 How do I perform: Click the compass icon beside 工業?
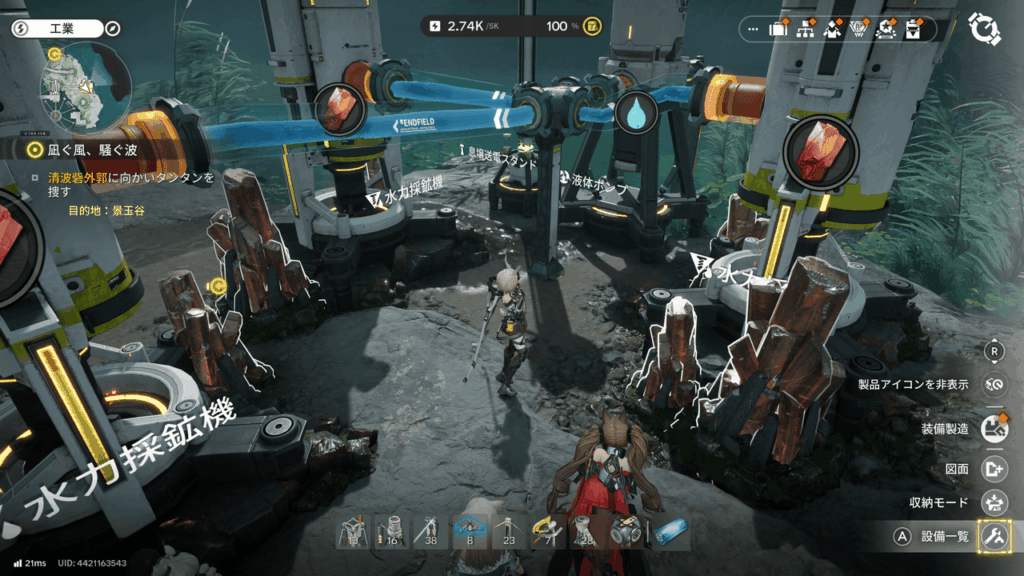(112, 29)
